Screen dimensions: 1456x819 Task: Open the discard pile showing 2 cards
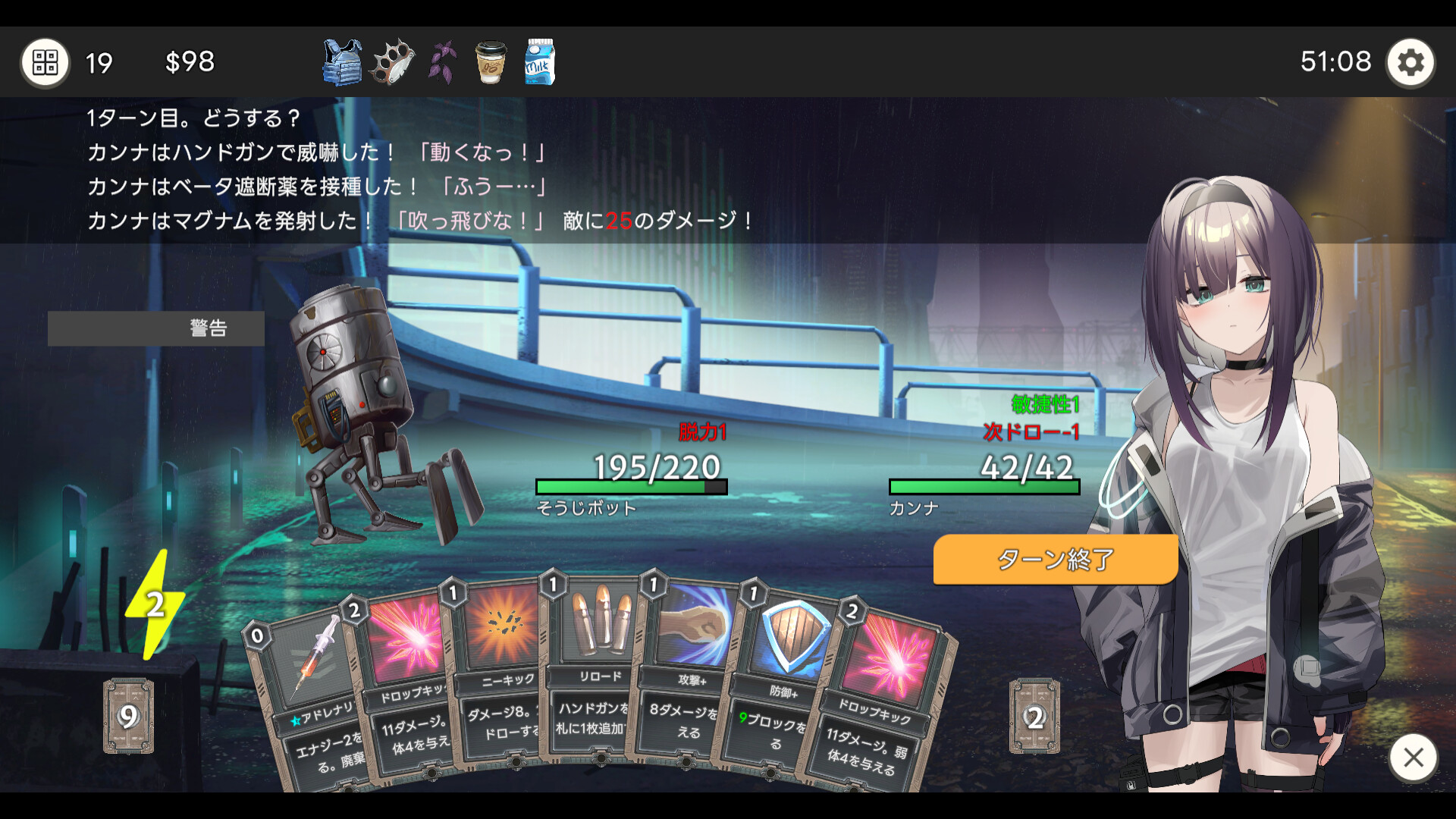(1033, 715)
